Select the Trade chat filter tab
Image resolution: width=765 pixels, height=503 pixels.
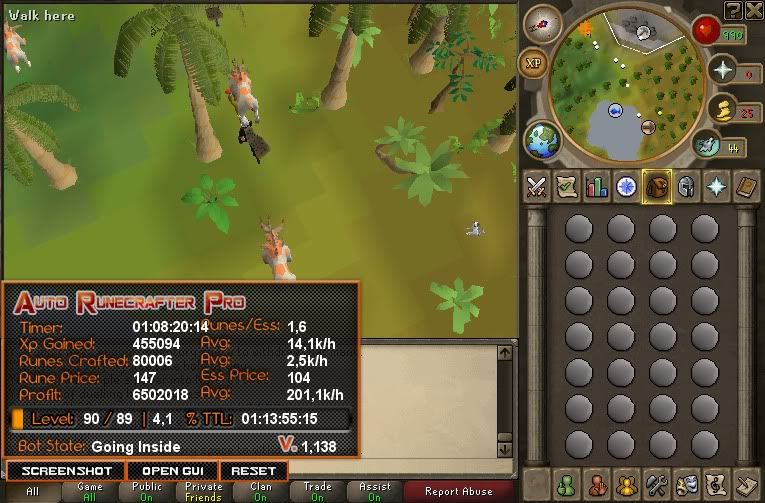click(x=318, y=490)
